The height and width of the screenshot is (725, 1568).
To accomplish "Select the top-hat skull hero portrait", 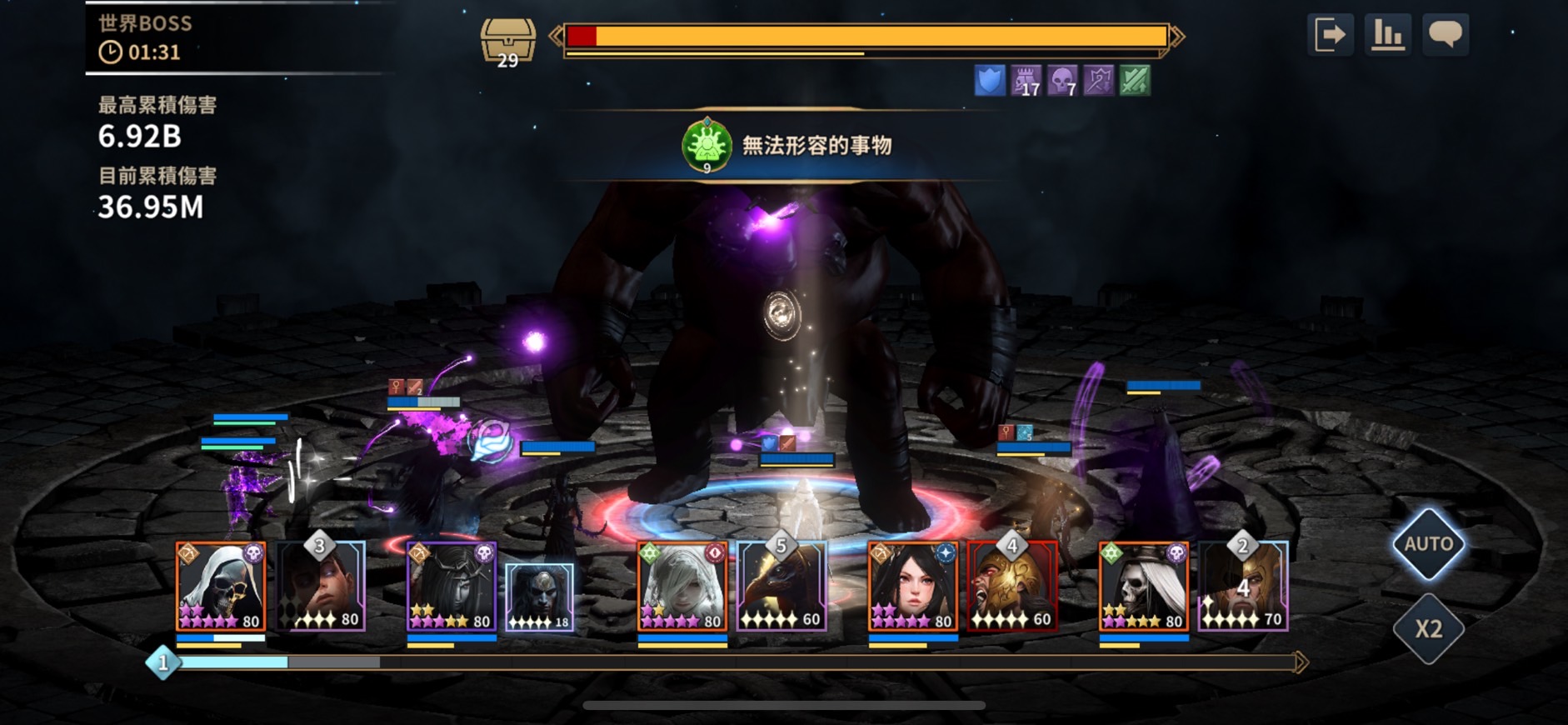I will 1144,587.
